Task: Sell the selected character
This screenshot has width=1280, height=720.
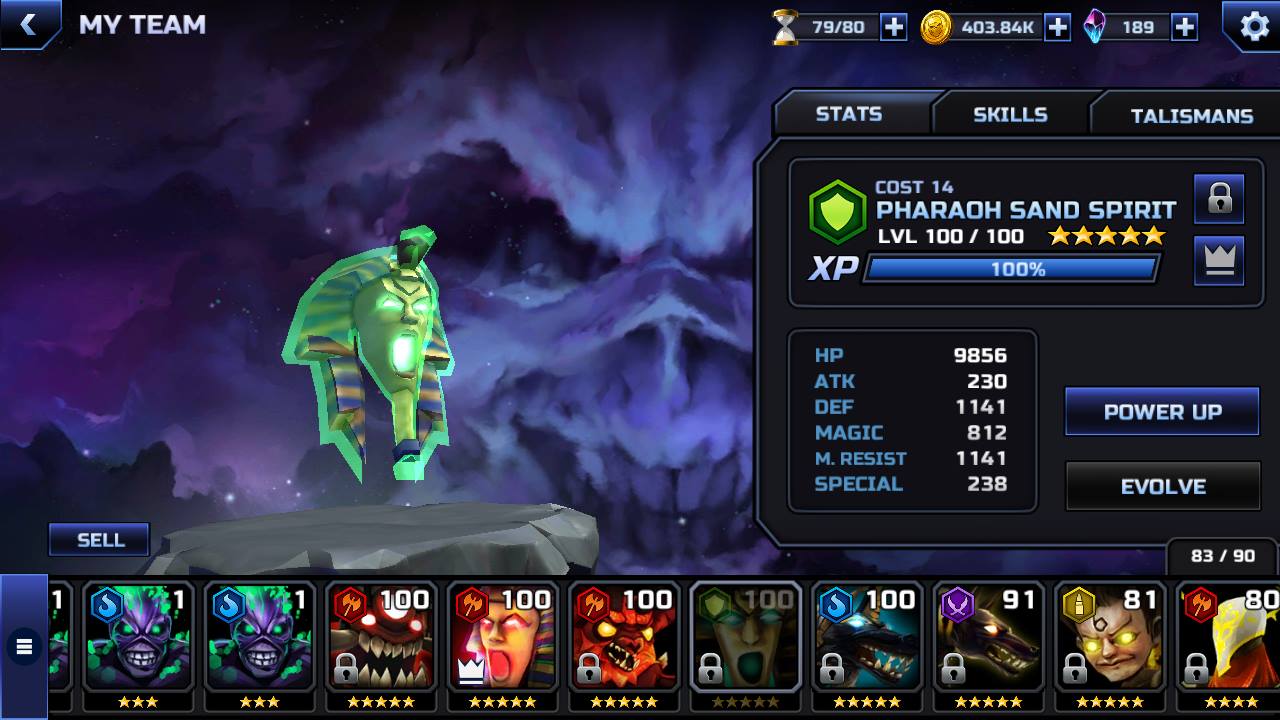Action: pyautogui.click(x=100, y=540)
